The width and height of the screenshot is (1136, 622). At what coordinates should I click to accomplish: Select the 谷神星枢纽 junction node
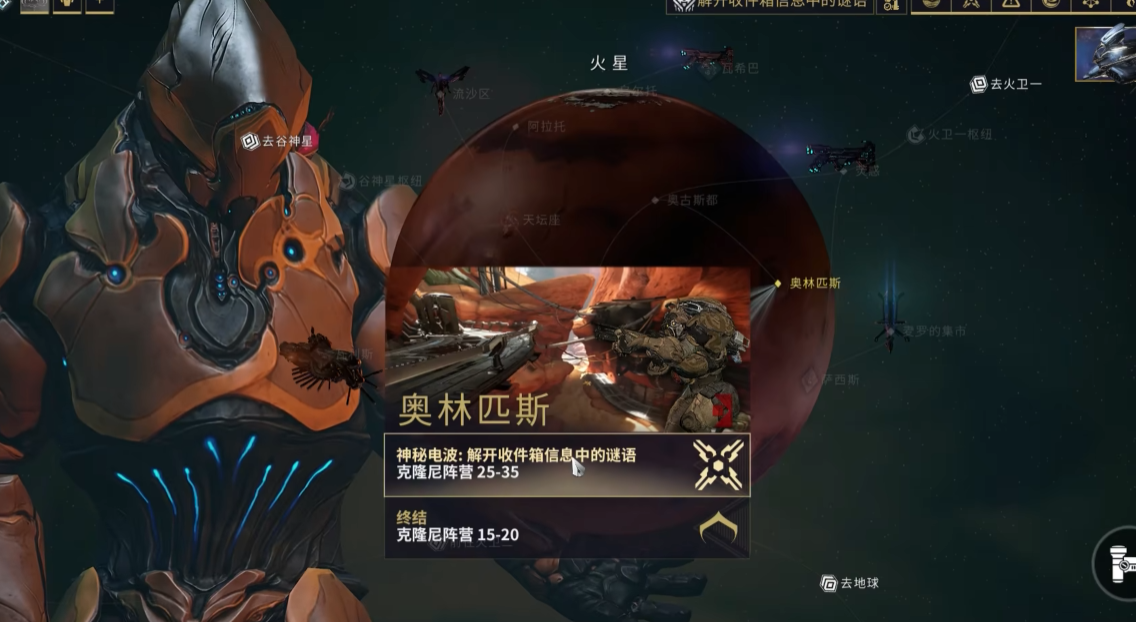coord(348,181)
